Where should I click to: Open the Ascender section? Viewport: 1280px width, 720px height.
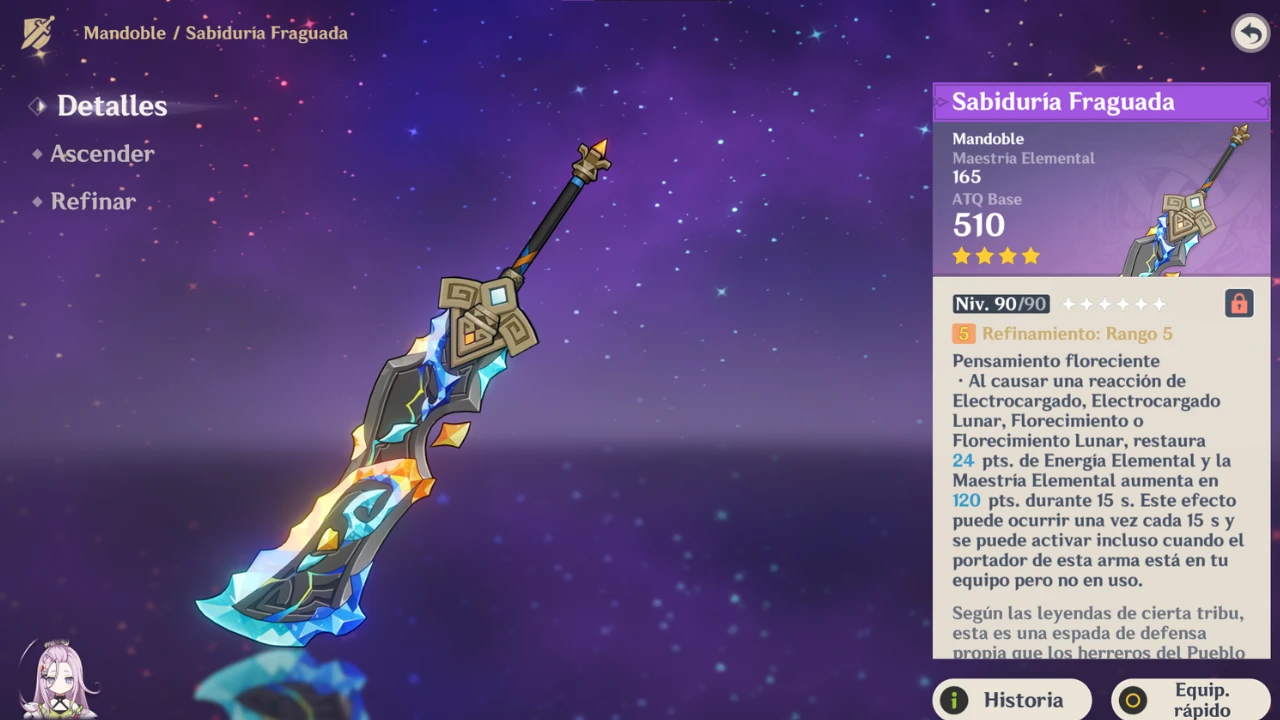tap(101, 154)
